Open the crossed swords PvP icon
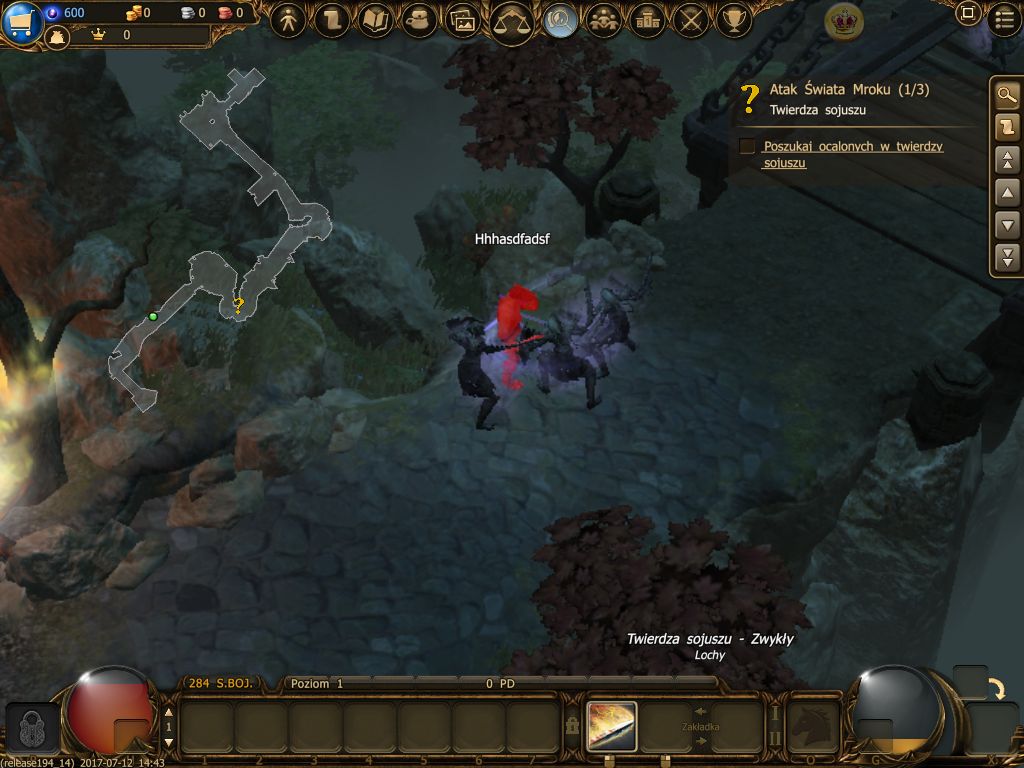 (x=692, y=19)
